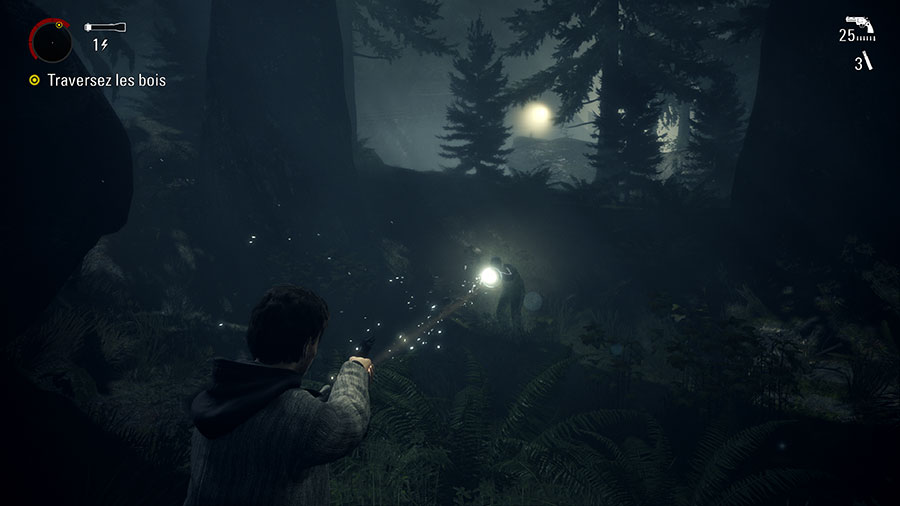Select the flashlight battery icon

click(x=105, y=27)
